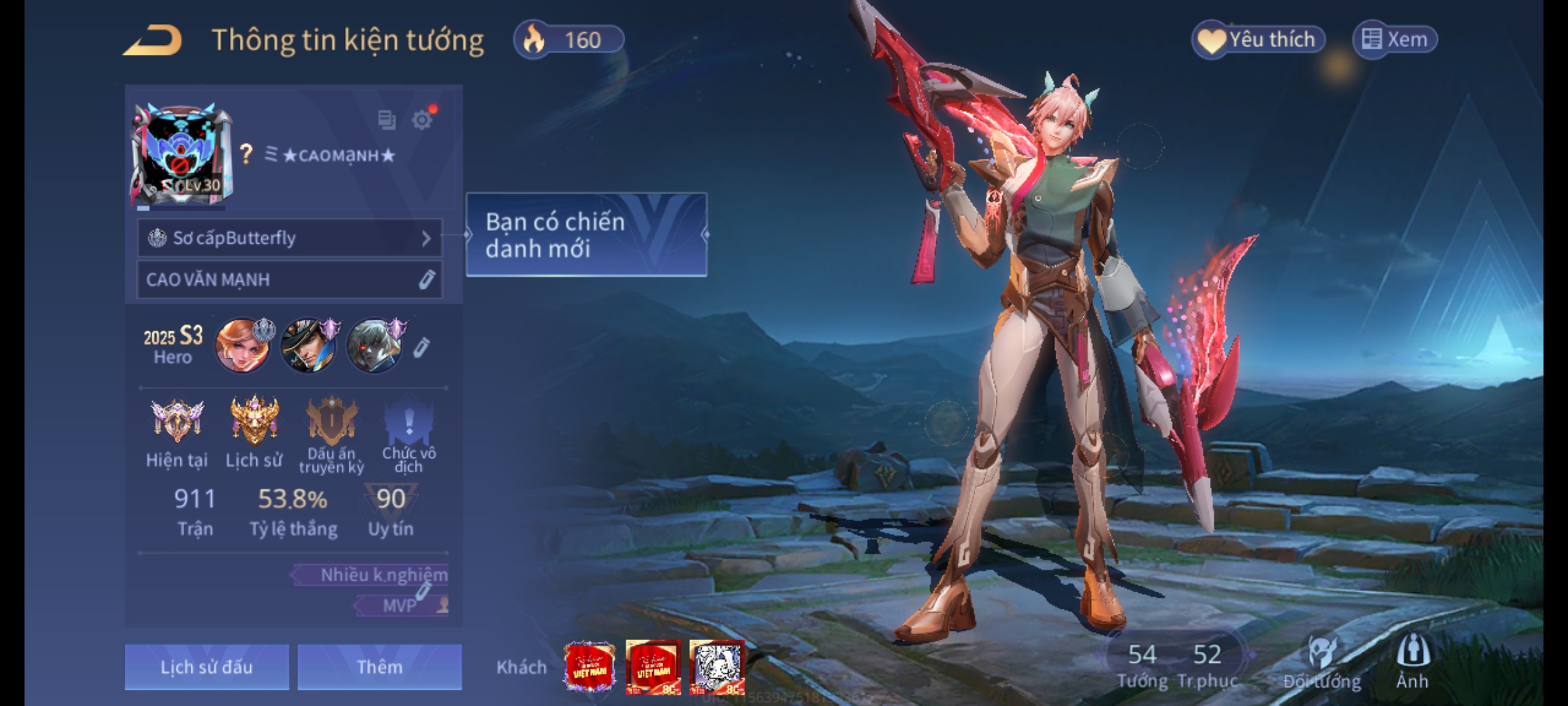This screenshot has height=706, width=1568.
Task: Edit the featured hero list pencil
Action: (x=421, y=348)
